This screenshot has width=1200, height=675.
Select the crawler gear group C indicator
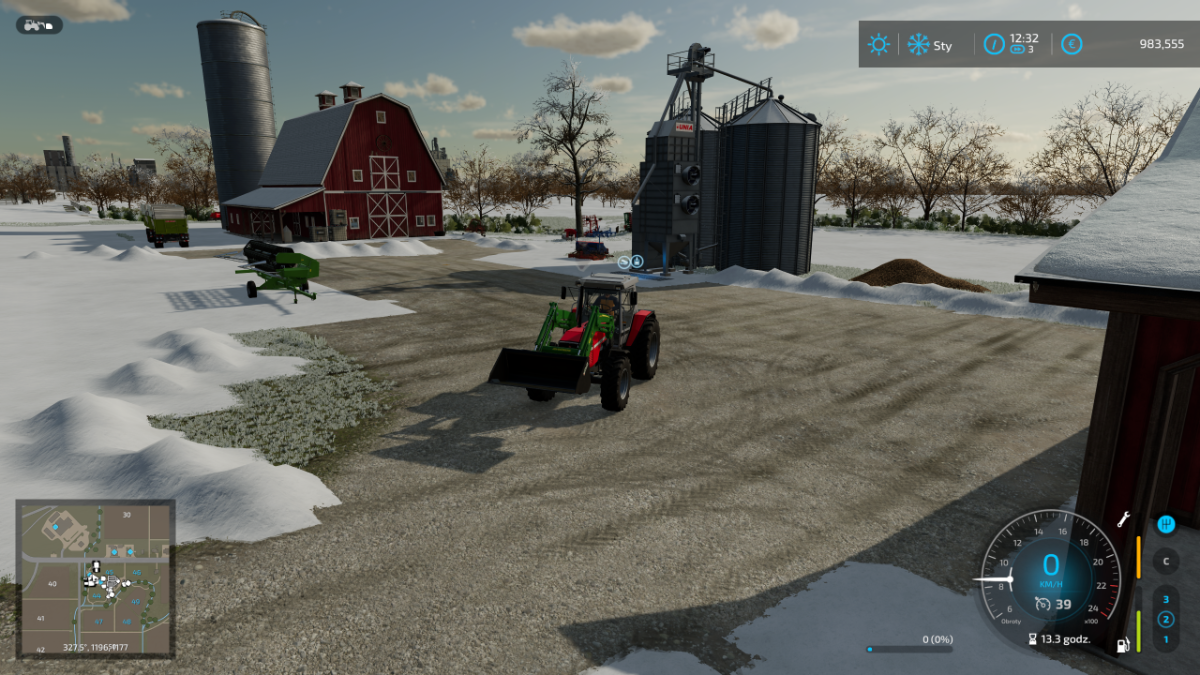tap(1165, 561)
